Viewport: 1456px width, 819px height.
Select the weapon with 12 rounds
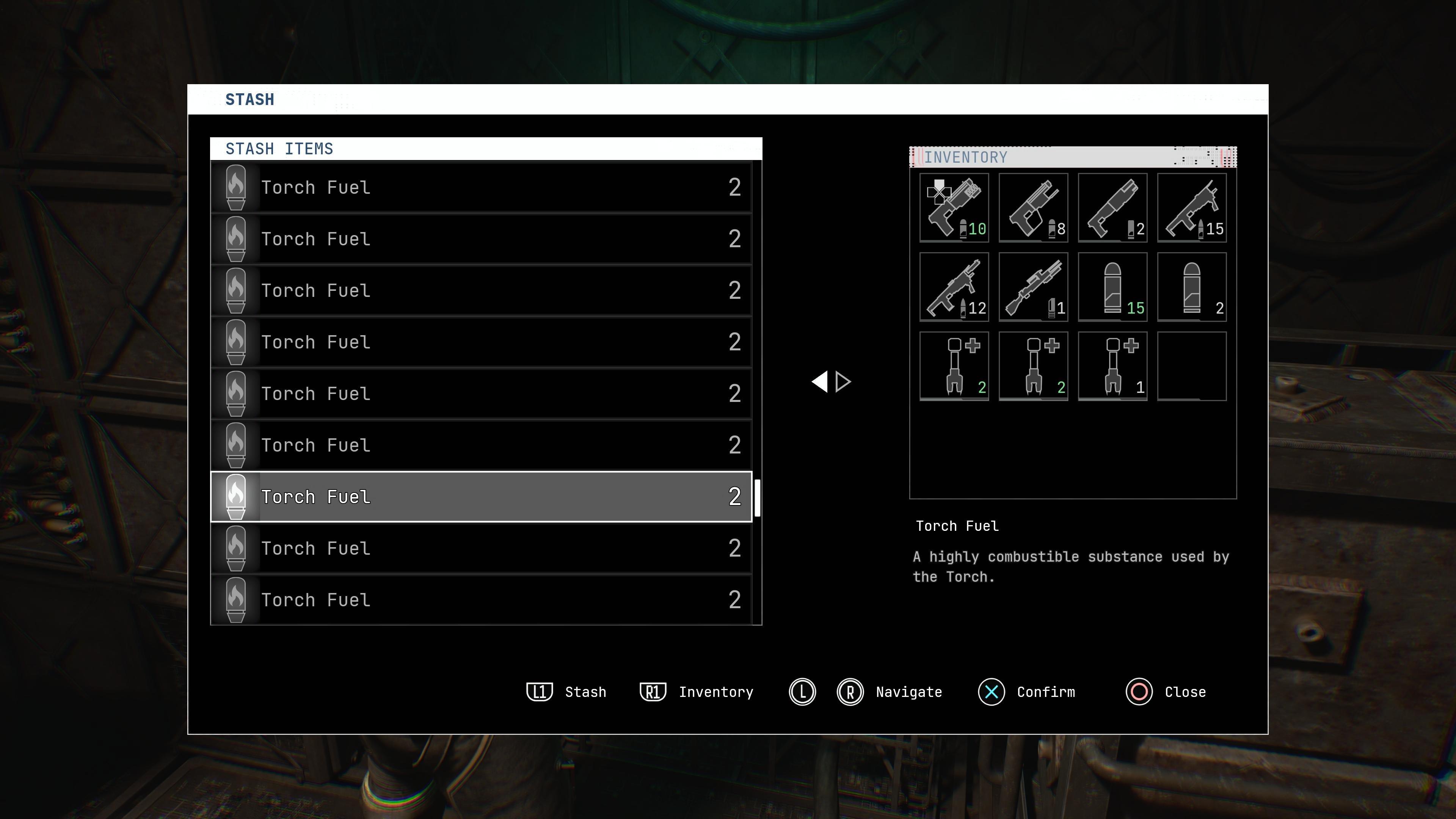pyautogui.click(x=954, y=287)
